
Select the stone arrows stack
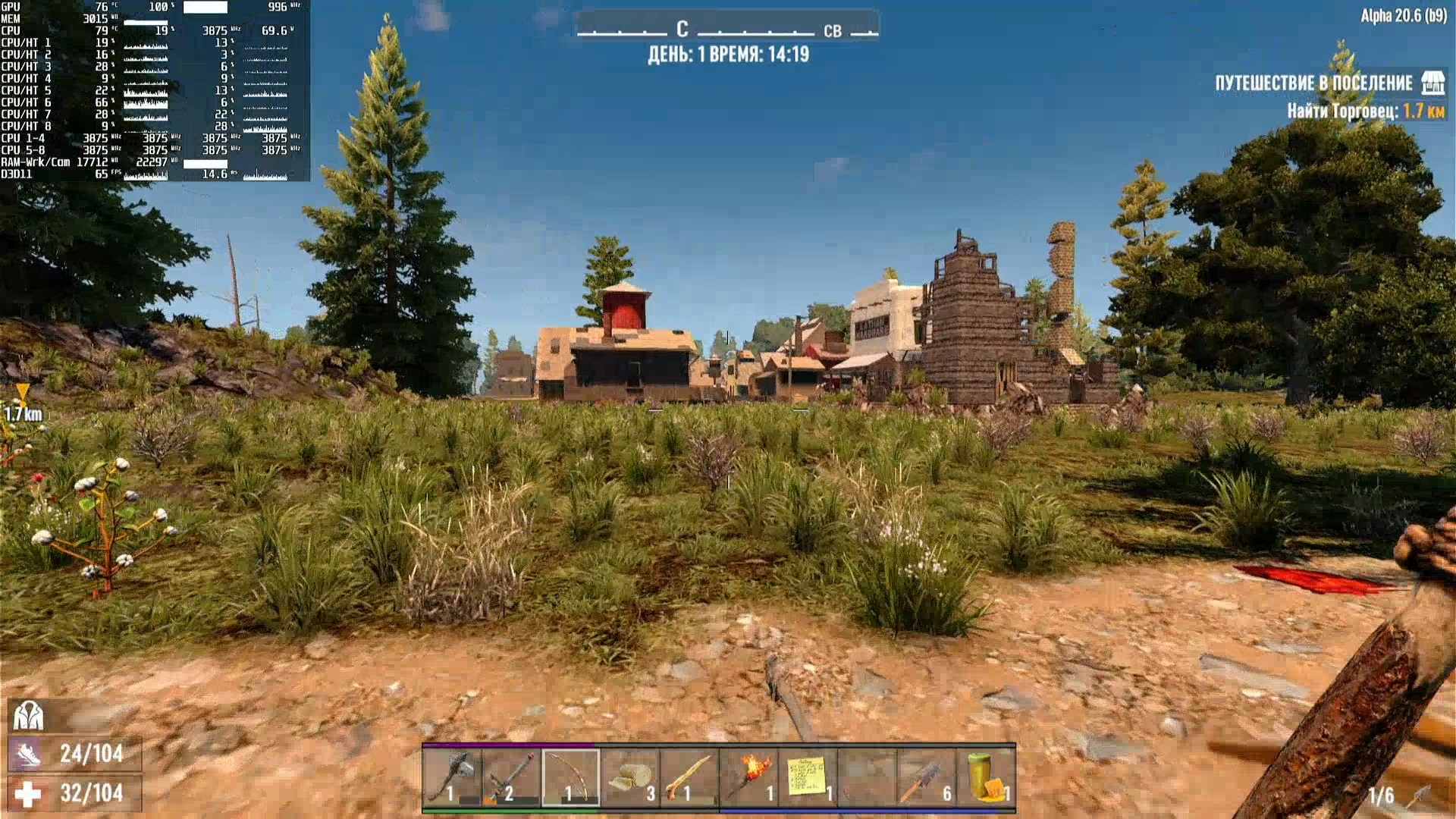[x=926, y=777]
